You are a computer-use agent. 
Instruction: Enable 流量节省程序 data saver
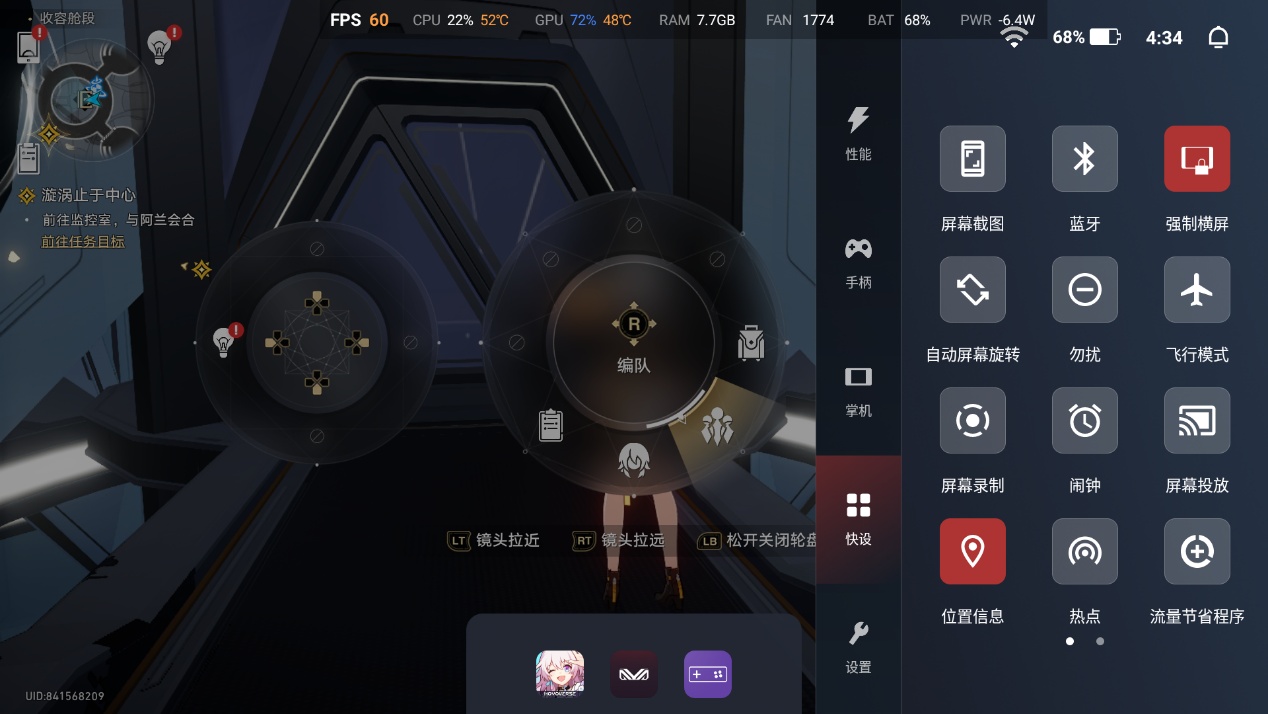click(1196, 552)
